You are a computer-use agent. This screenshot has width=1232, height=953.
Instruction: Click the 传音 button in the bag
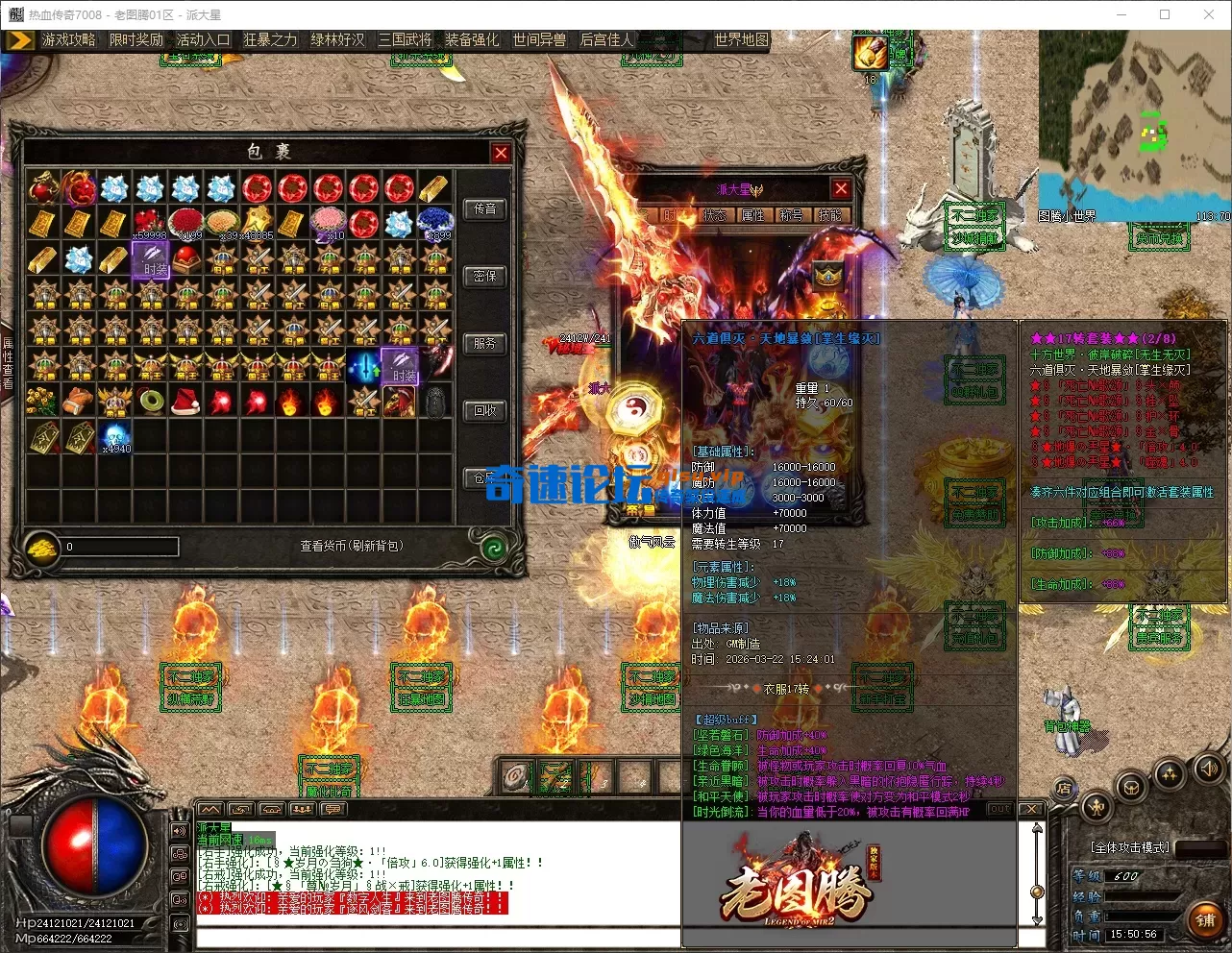[x=485, y=209]
